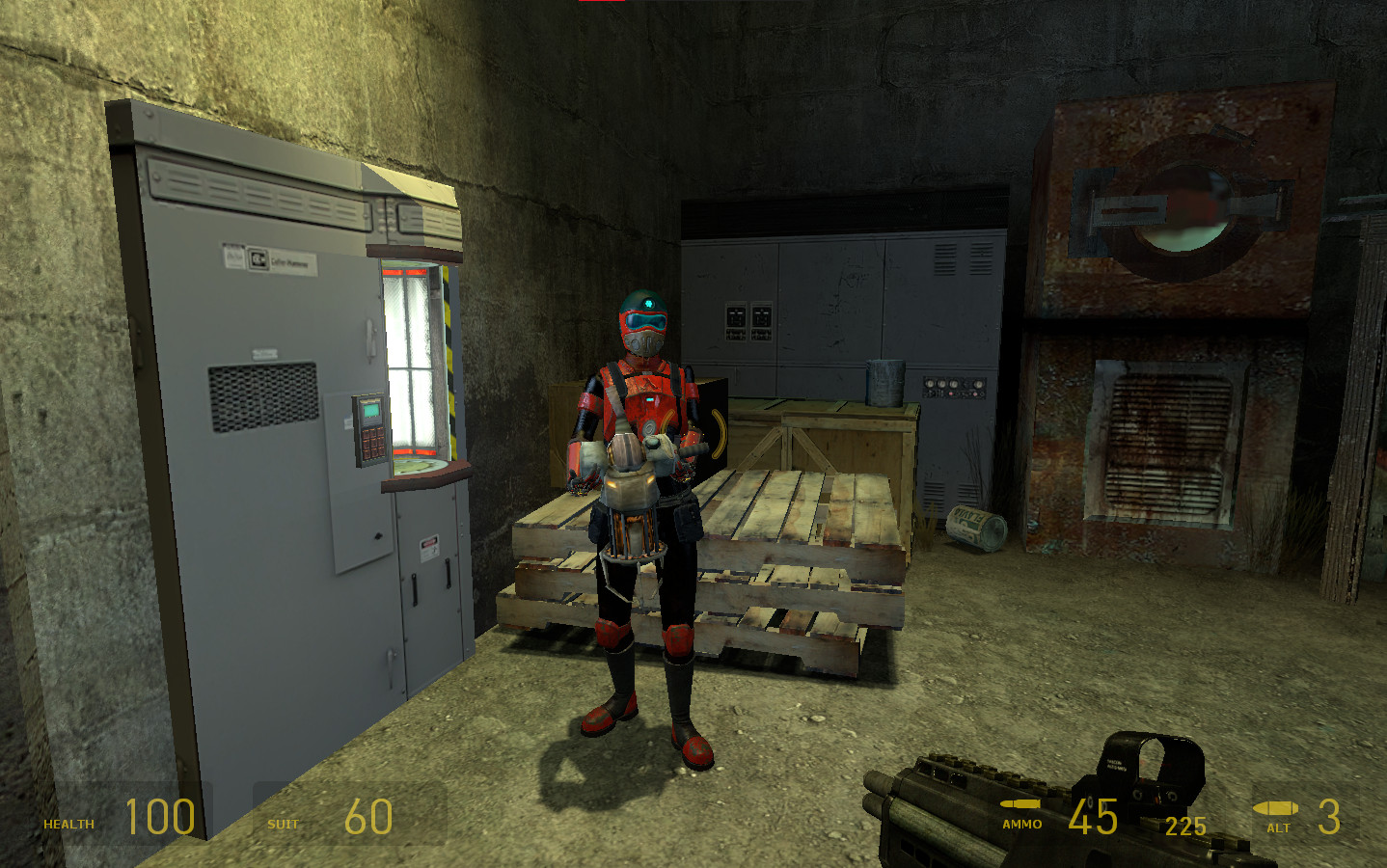This screenshot has height=868, width=1387.
Task: Click the ventilation grille on the gray cabinet
Action: (262, 397)
